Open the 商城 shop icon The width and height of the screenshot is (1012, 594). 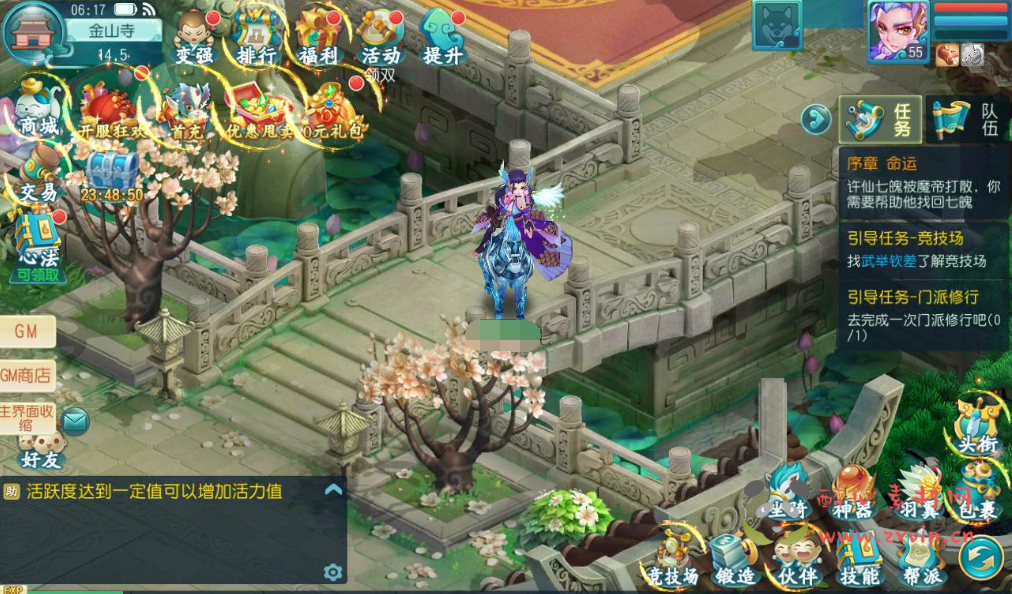click(38, 109)
